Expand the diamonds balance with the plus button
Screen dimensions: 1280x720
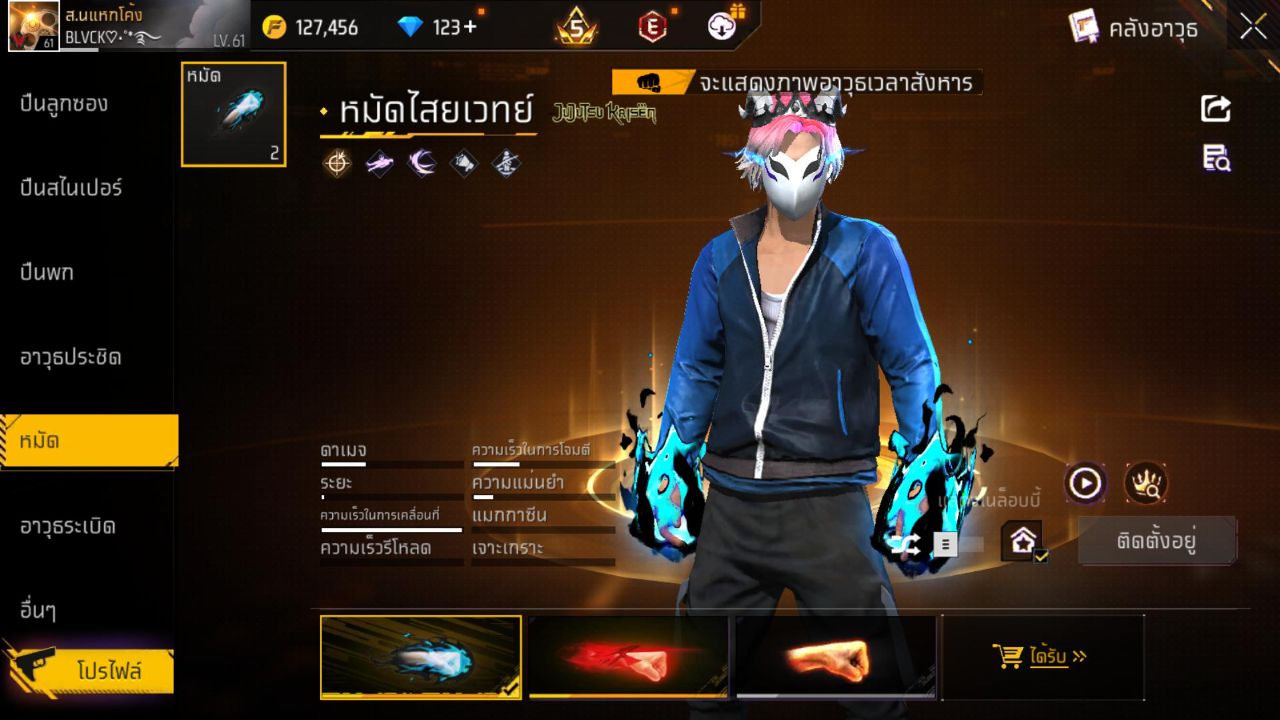(x=468, y=28)
